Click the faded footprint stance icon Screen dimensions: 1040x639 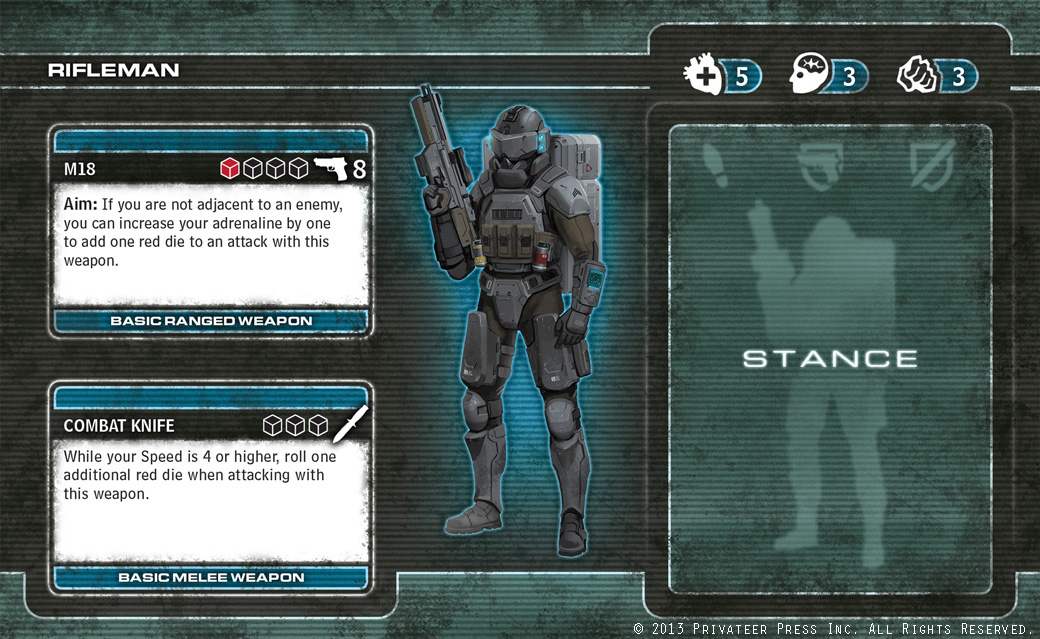pyautogui.click(x=716, y=160)
